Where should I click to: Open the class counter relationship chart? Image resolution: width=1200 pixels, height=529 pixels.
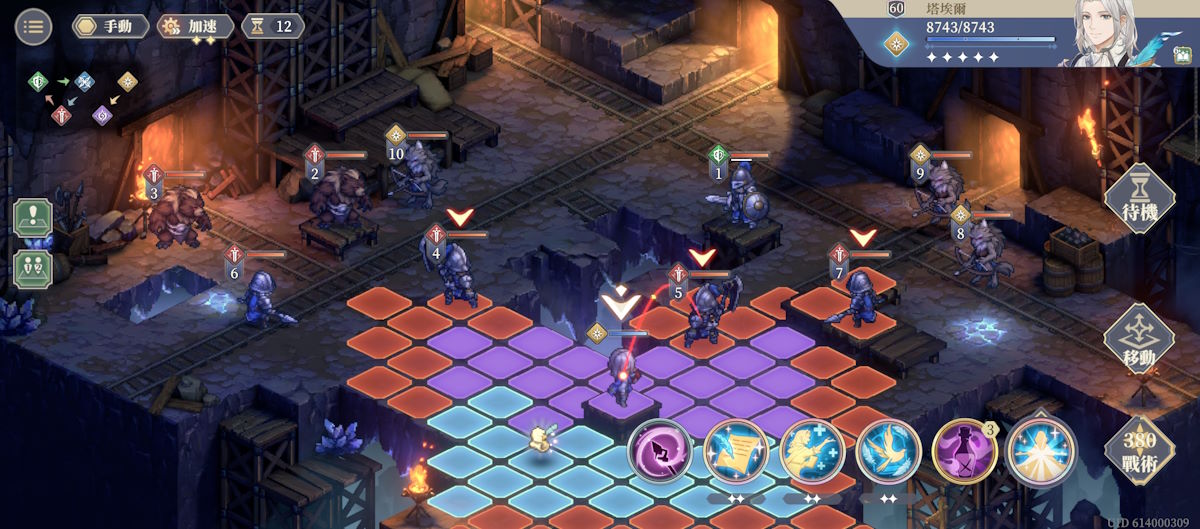tap(83, 97)
